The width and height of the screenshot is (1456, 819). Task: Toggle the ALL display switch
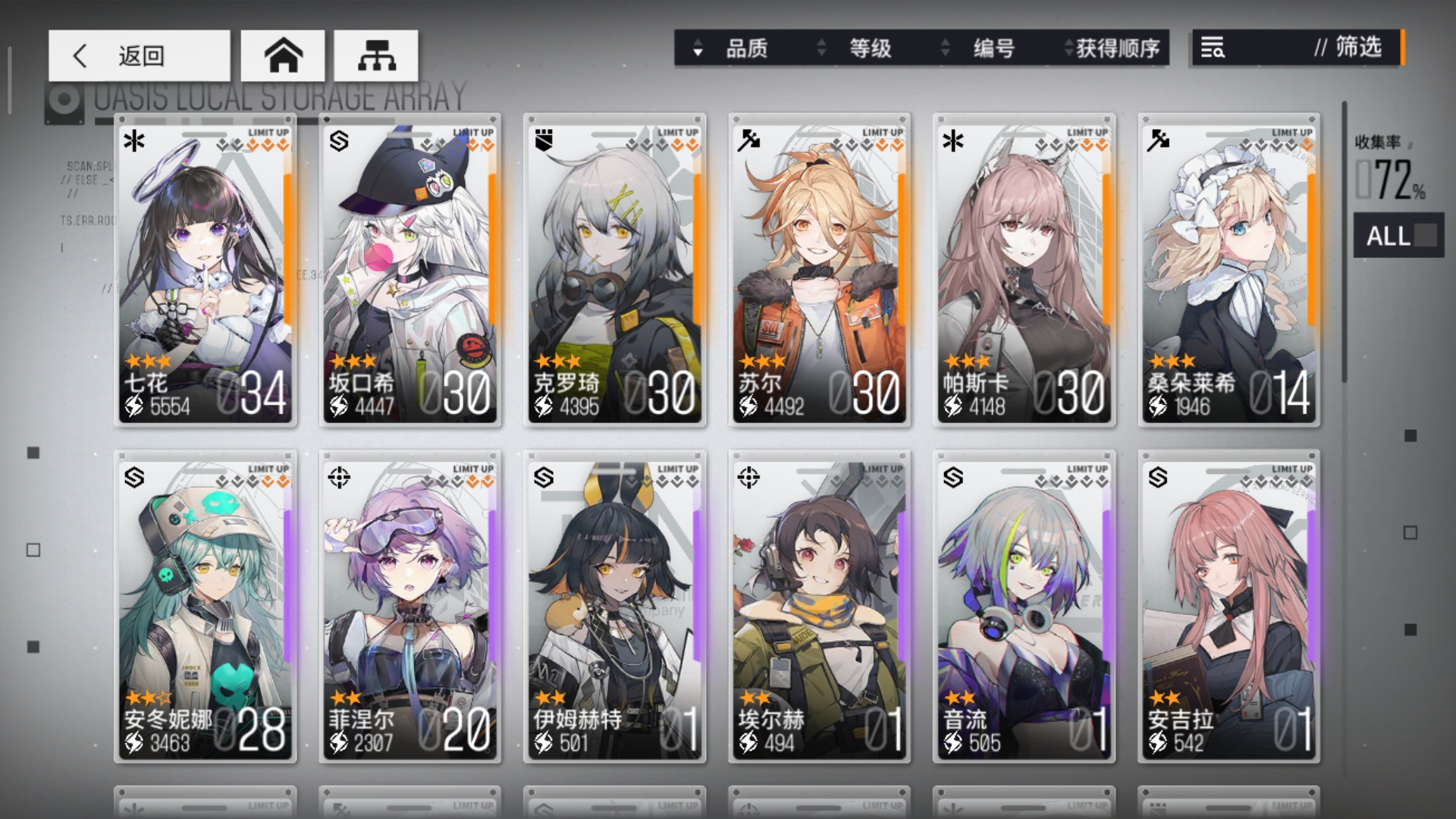click(1399, 236)
